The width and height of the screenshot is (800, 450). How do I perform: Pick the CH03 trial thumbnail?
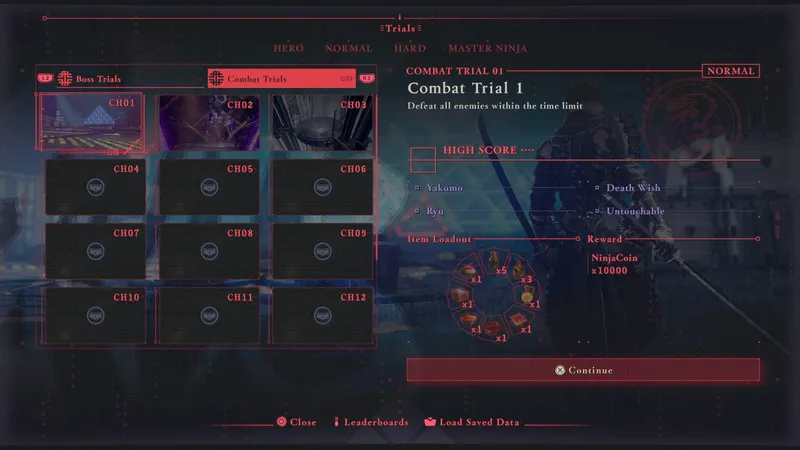pos(321,123)
